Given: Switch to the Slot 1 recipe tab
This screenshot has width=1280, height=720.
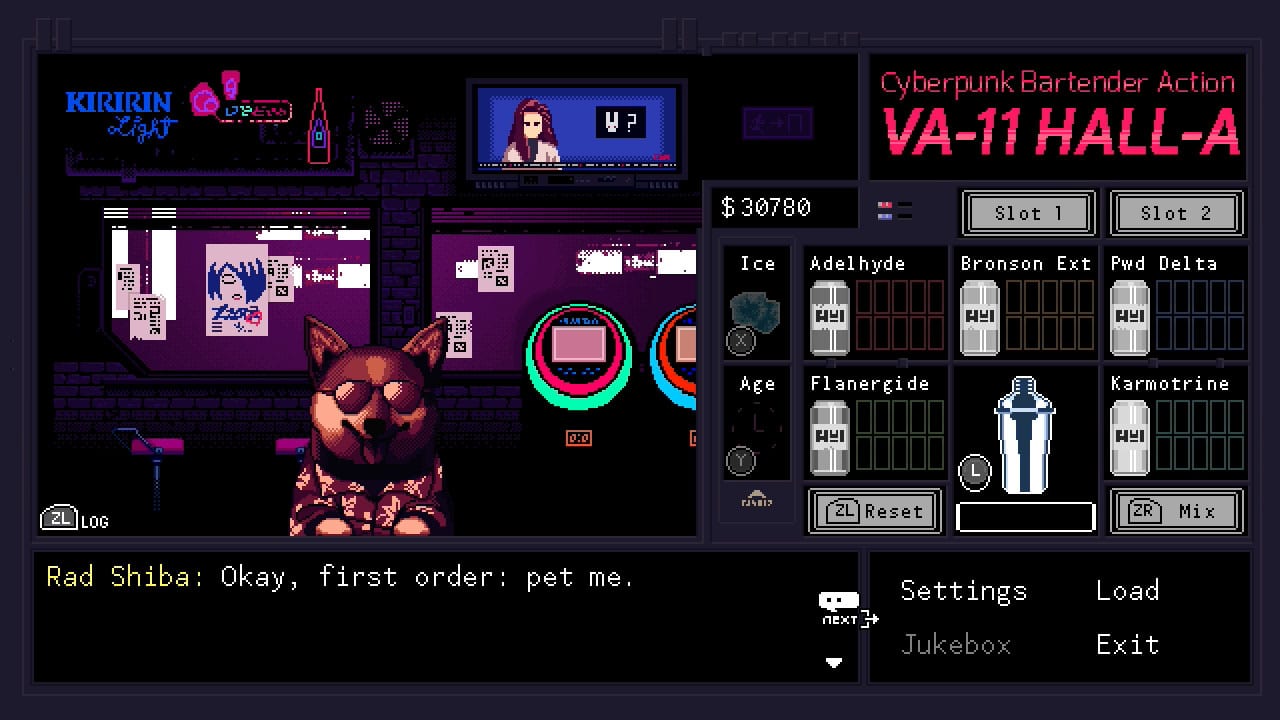Looking at the screenshot, I should (x=1028, y=213).
